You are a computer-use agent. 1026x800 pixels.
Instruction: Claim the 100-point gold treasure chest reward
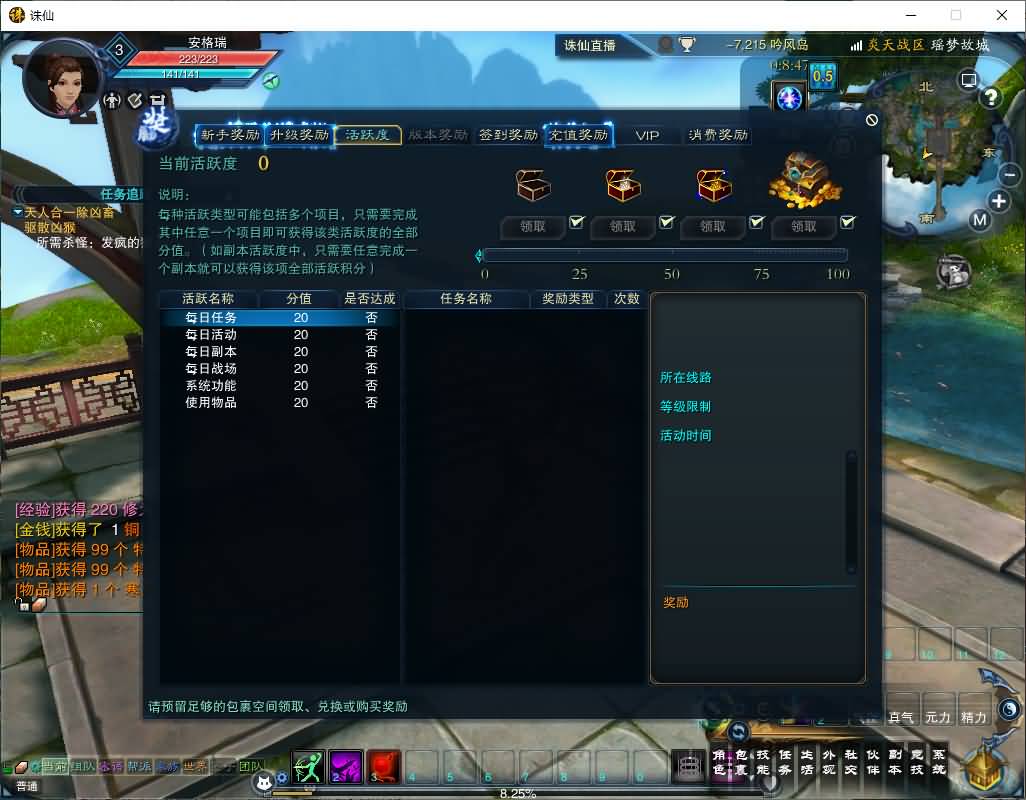pos(803,227)
